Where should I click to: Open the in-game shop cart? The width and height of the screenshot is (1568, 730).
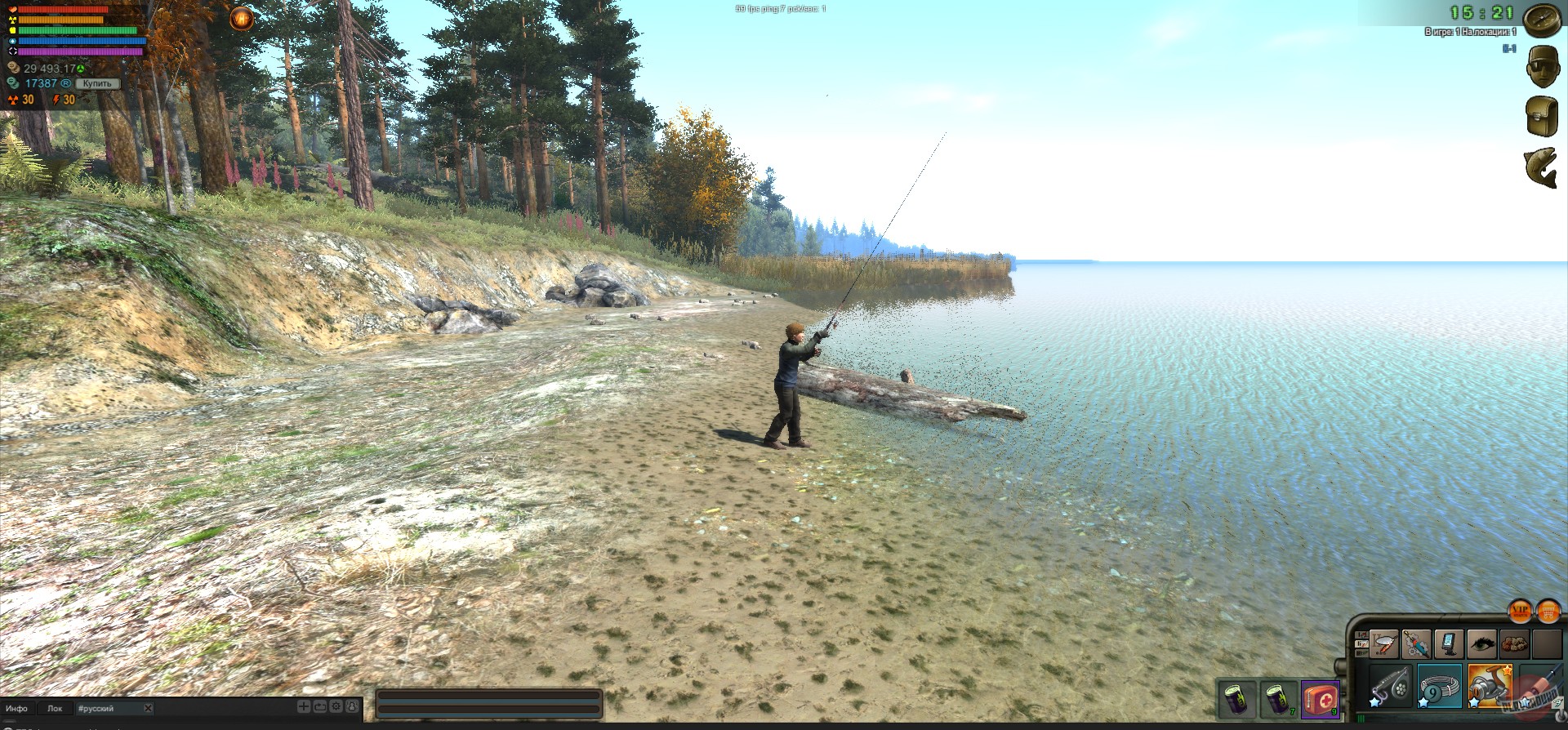[x=1548, y=612]
